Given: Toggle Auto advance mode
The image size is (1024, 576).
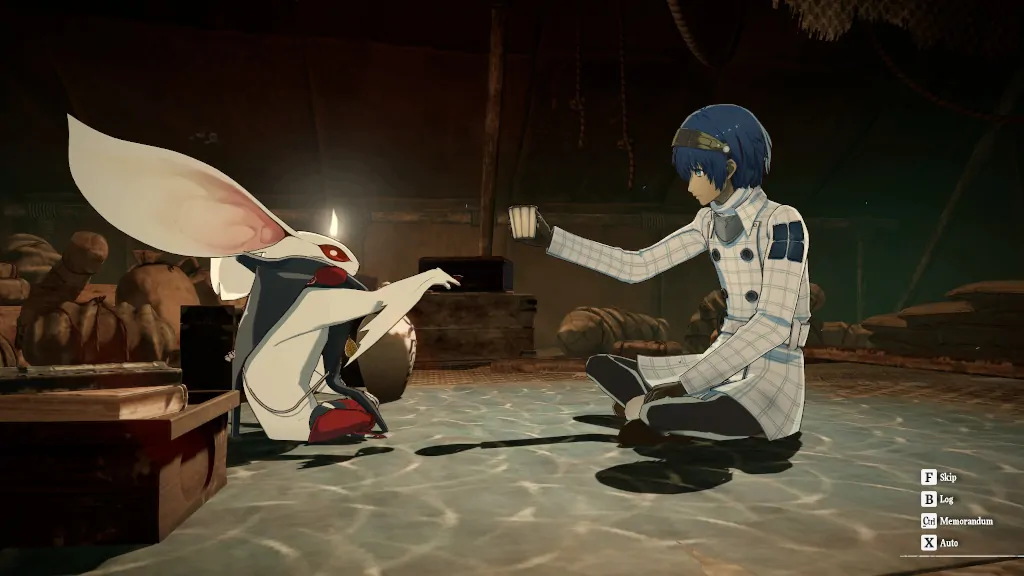Looking at the screenshot, I should [x=940, y=543].
